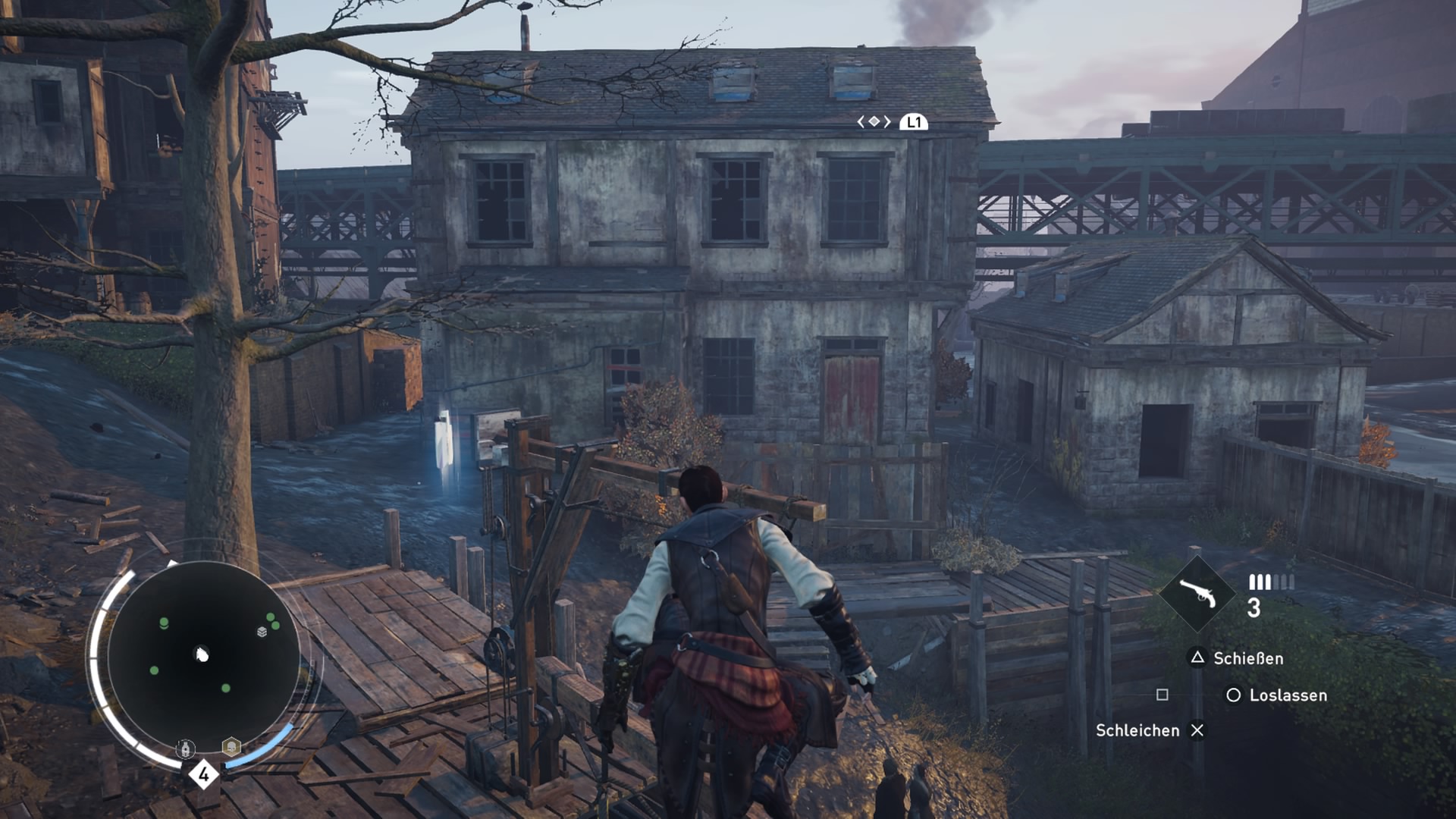Select the stacked crates marker on minimap
Image resolution: width=1456 pixels, height=819 pixels.
[262, 631]
